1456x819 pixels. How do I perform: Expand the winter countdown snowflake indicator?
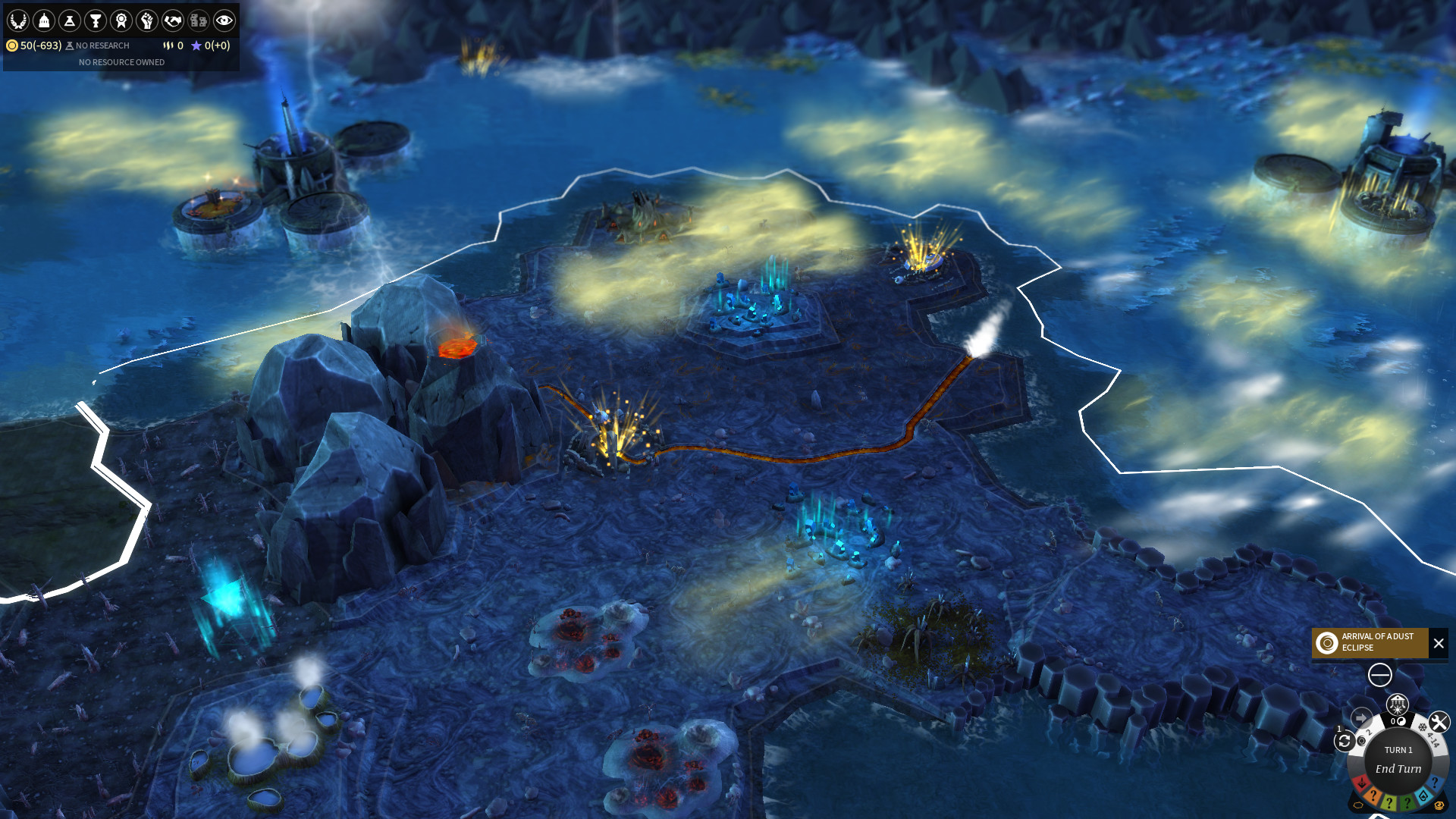(1424, 728)
